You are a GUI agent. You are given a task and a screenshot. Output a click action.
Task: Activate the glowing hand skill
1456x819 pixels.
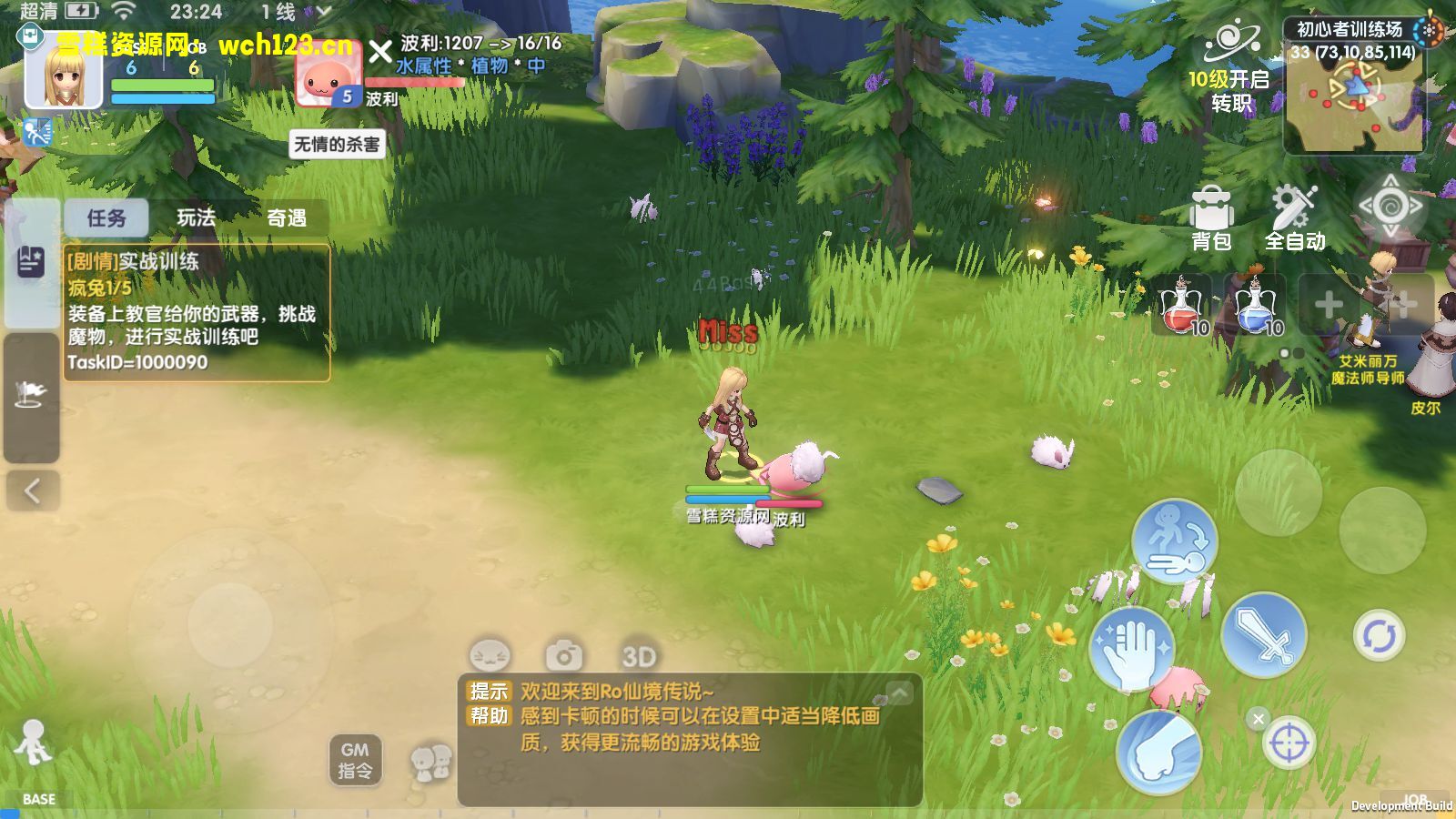(x=1132, y=650)
